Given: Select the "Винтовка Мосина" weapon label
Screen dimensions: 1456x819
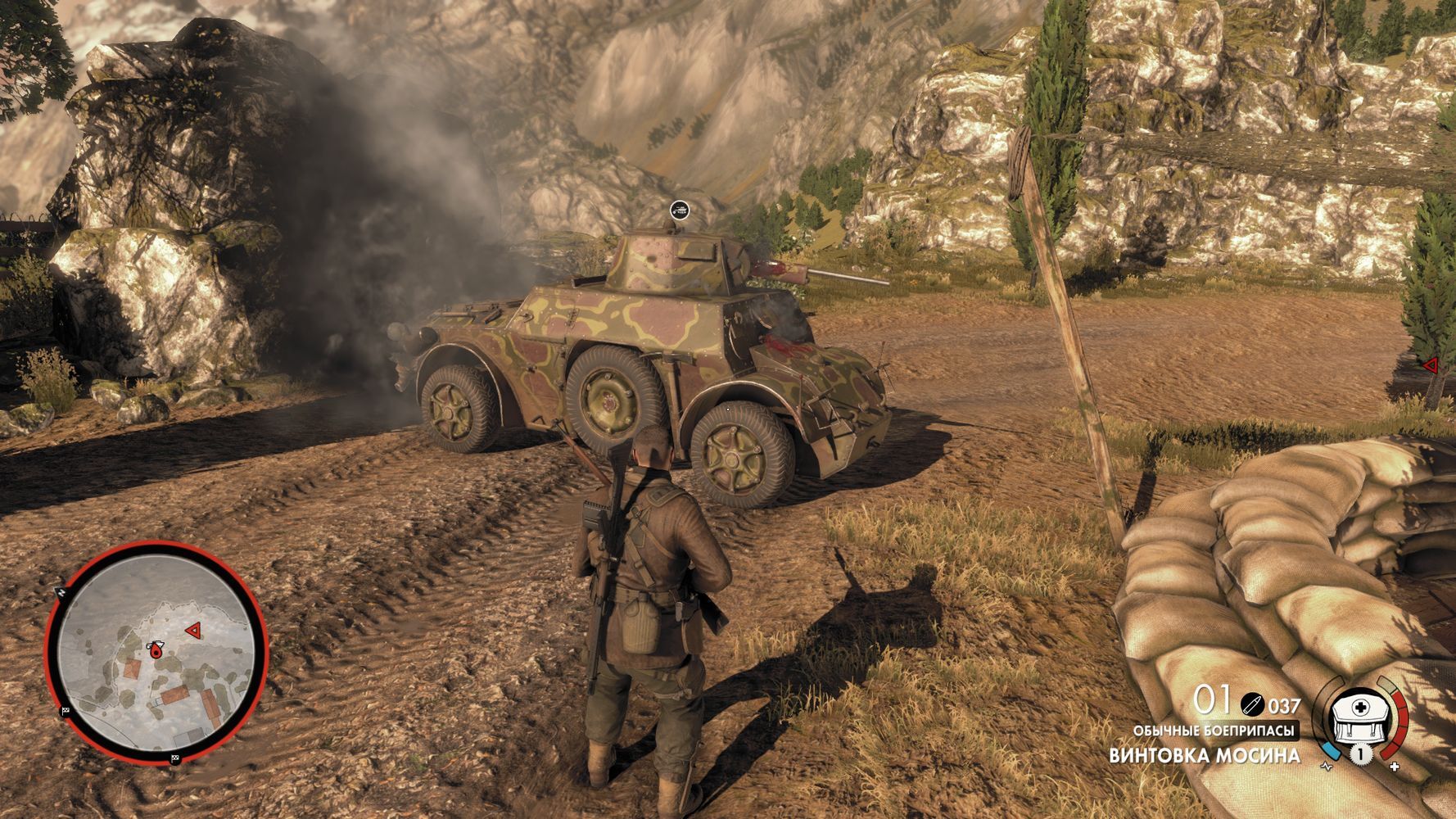Looking at the screenshot, I should (x=1204, y=755).
